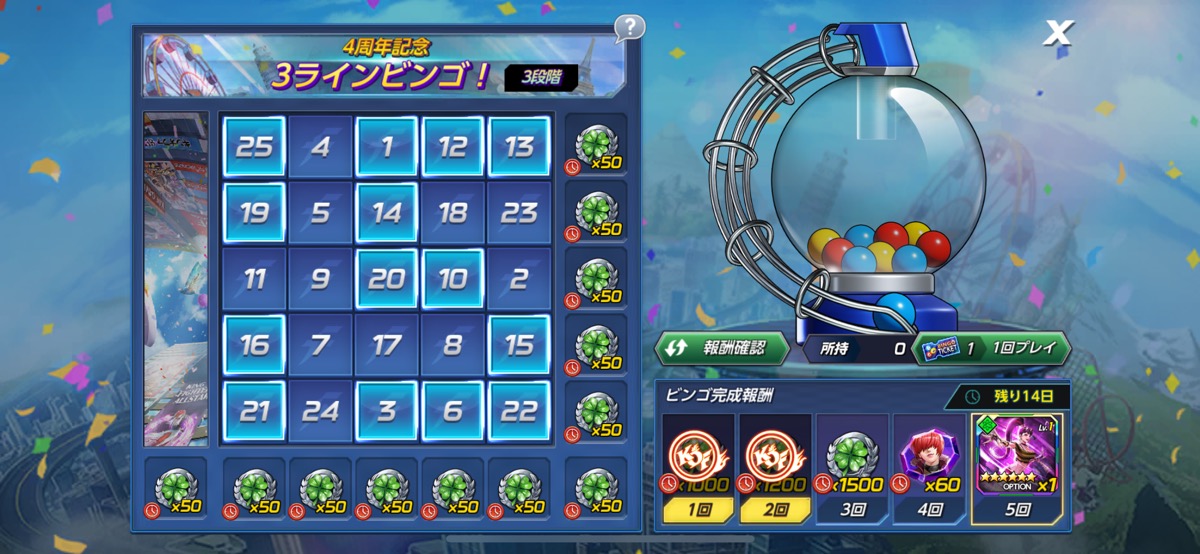Select bingo tile number 7

click(320, 345)
